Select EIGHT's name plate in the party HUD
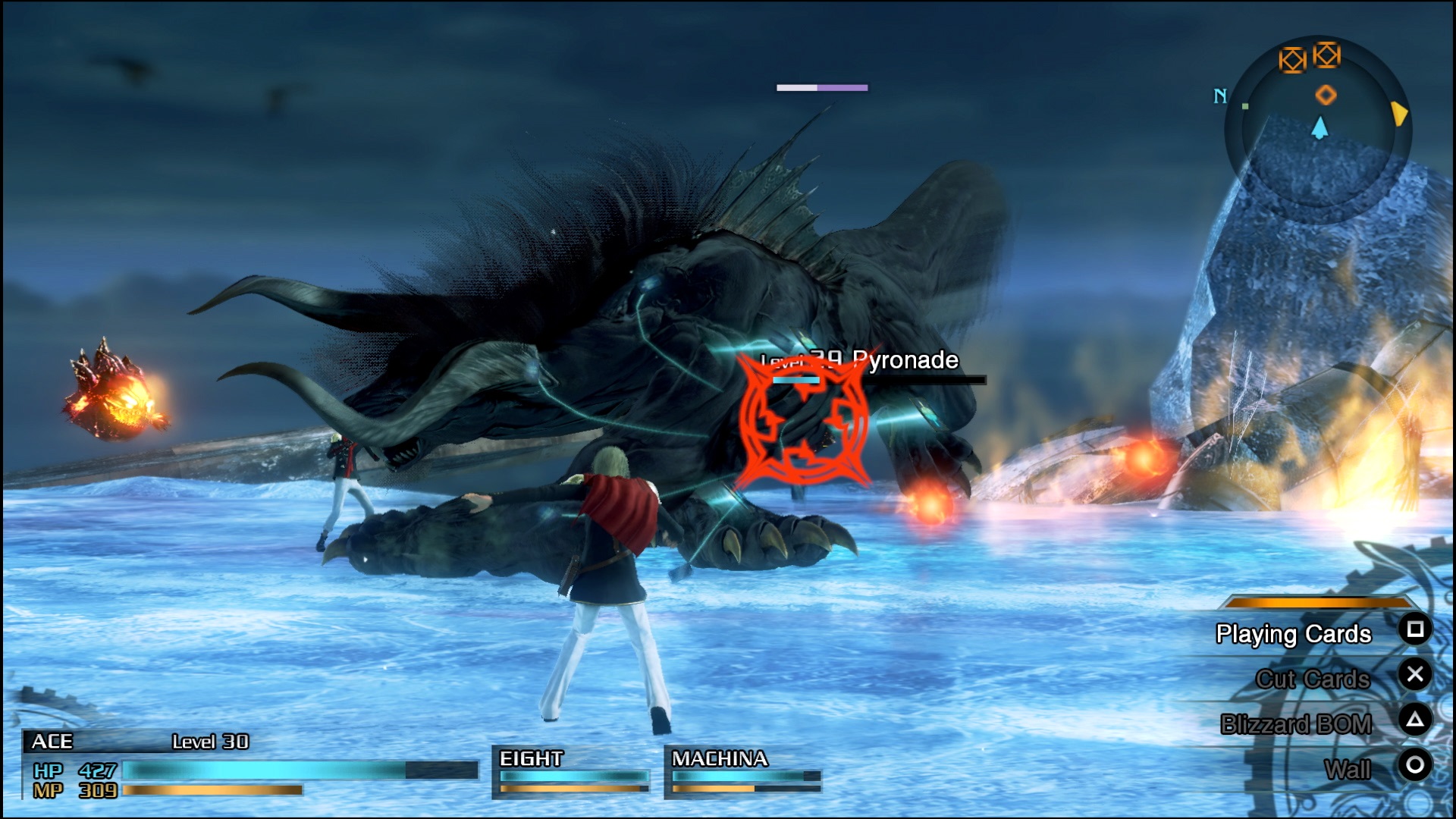This screenshot has width=1456, height=819. click(531, 756)
